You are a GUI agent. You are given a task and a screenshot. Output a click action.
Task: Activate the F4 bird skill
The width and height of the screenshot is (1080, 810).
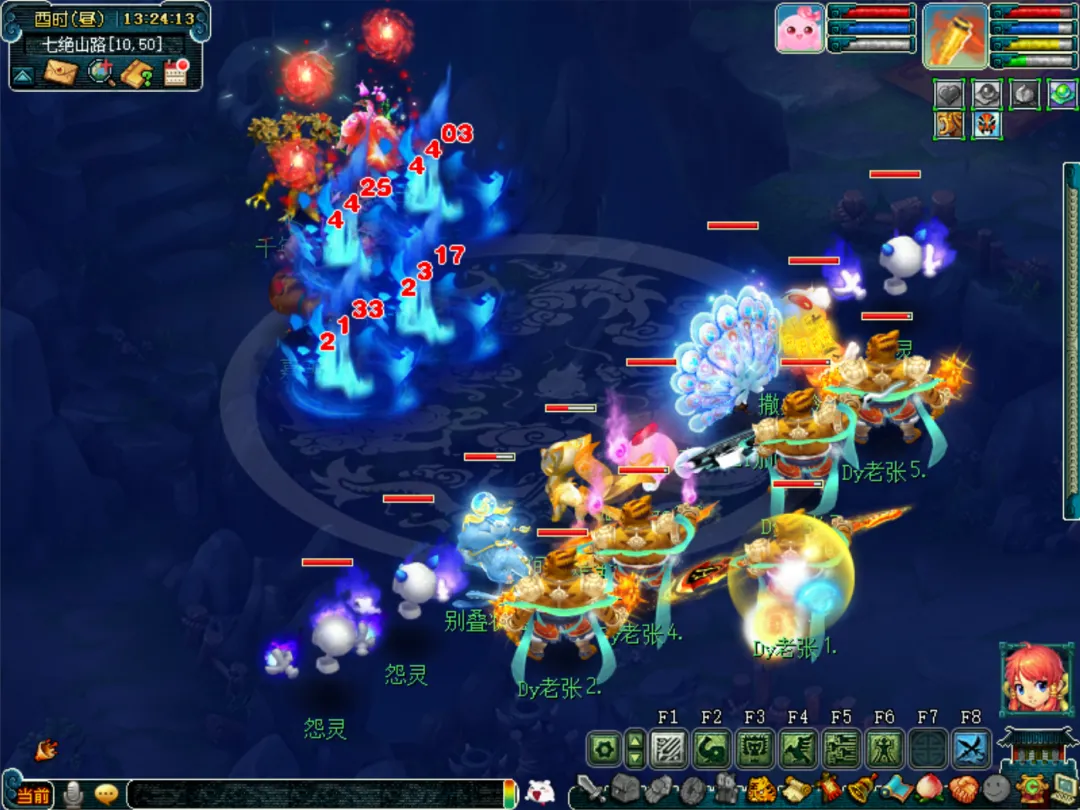pos(797,748)
